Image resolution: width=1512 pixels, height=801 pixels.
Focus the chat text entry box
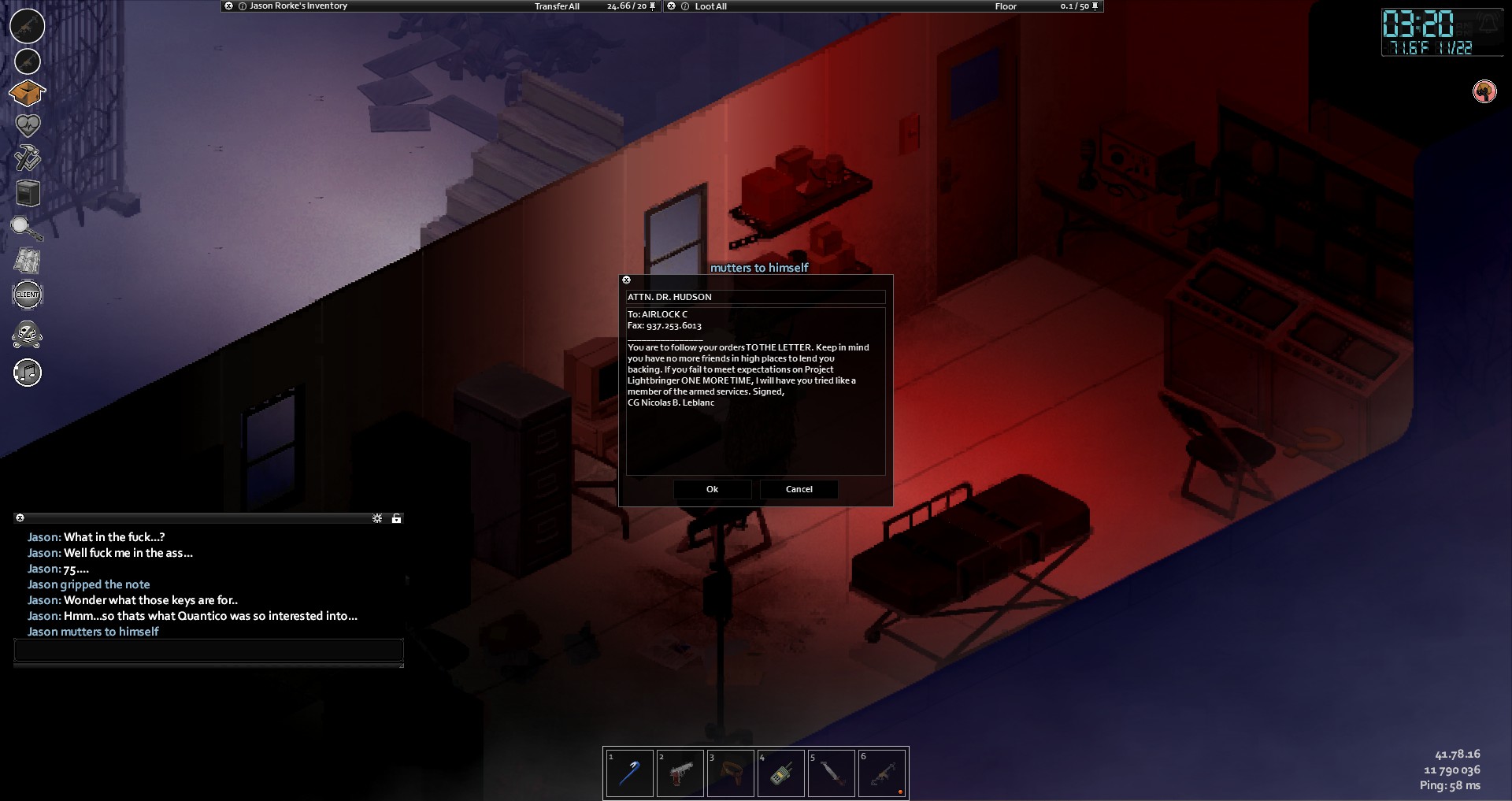pyautogui.click(x=209, y=650)
